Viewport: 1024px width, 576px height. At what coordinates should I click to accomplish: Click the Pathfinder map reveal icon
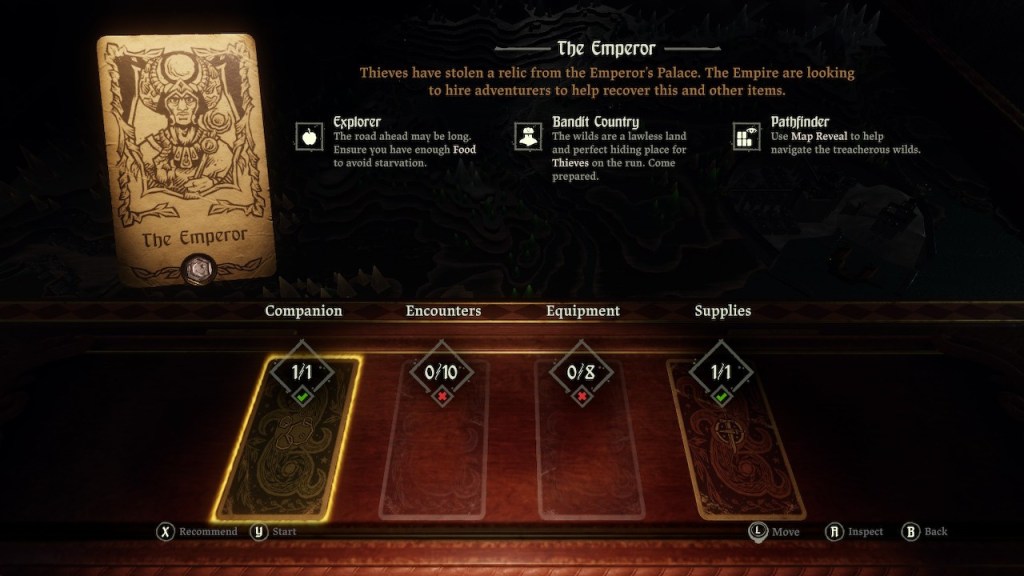(x=746, y=135)
